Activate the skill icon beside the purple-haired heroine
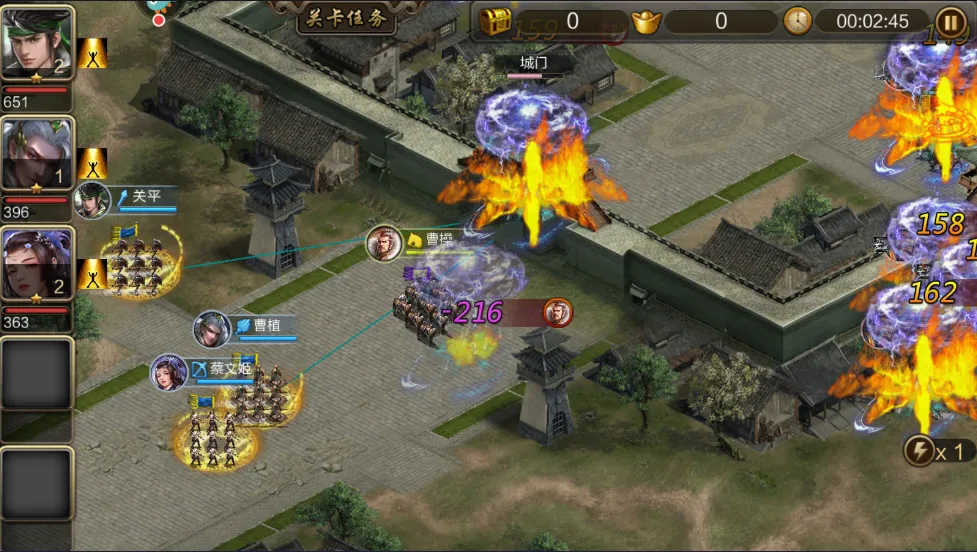977x552 pixels. 93,273
